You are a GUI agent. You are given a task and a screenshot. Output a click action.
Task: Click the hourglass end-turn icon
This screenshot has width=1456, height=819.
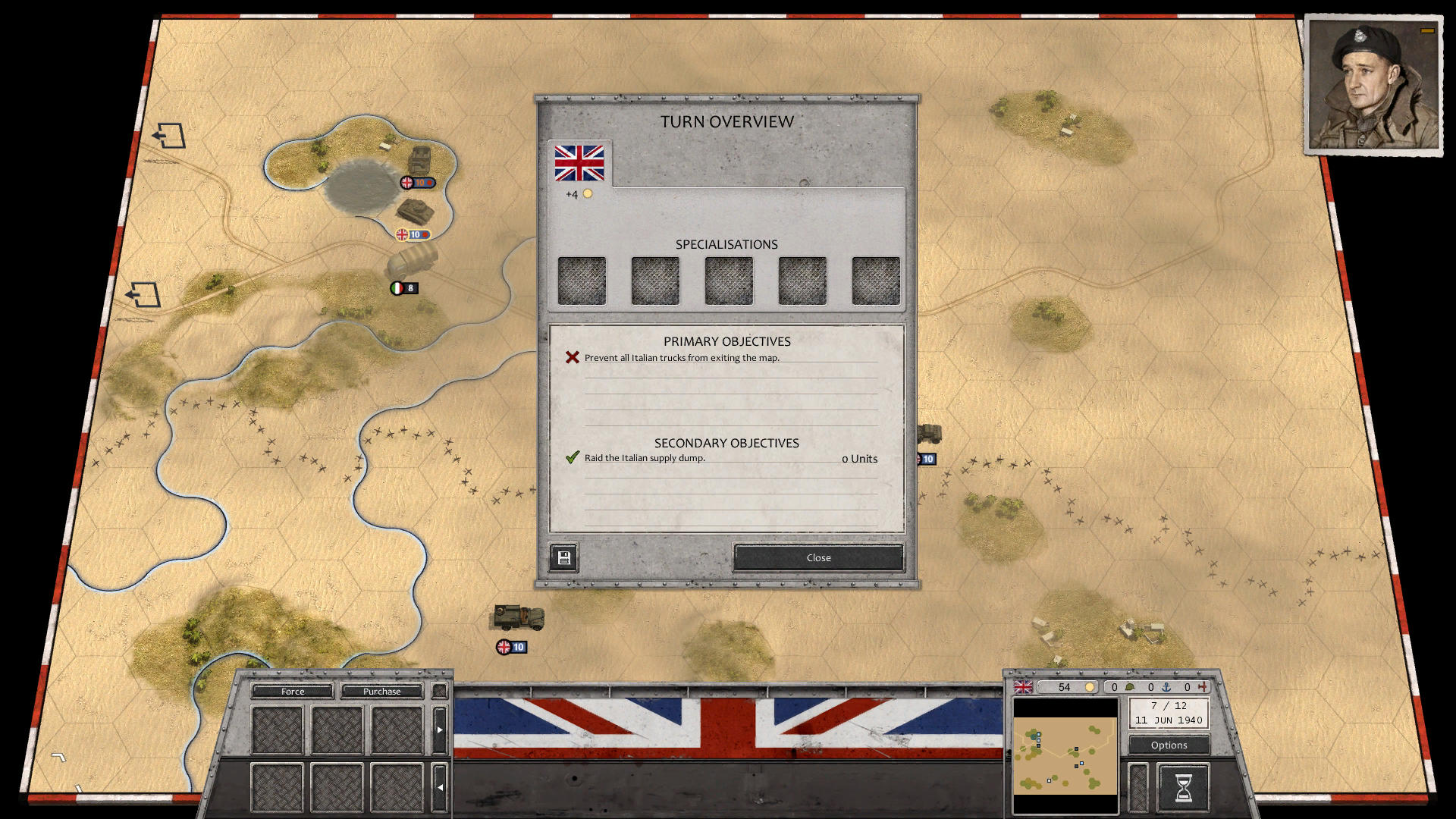coord(1184,786)
